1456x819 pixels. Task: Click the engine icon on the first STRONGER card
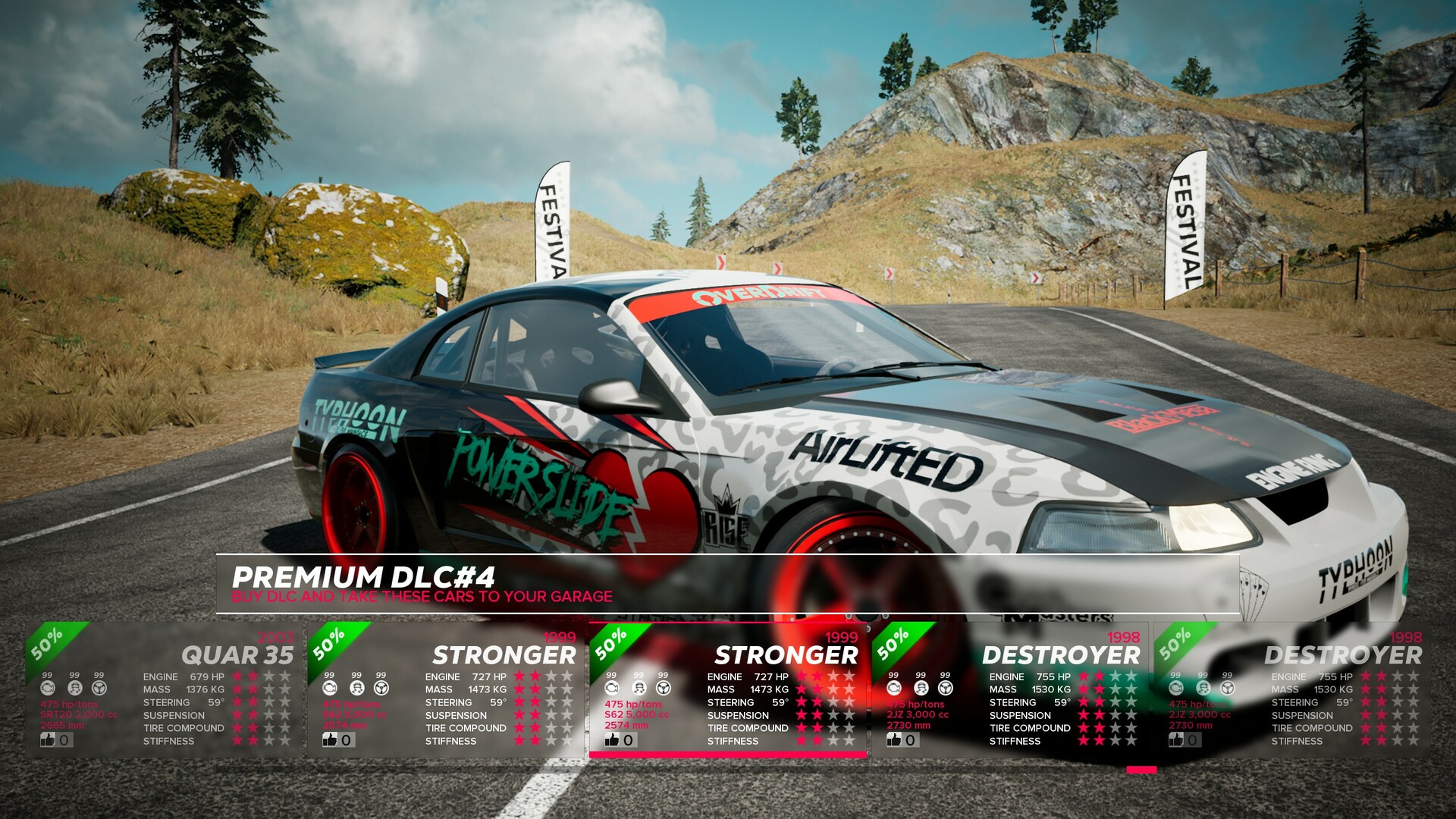[328, 687]
